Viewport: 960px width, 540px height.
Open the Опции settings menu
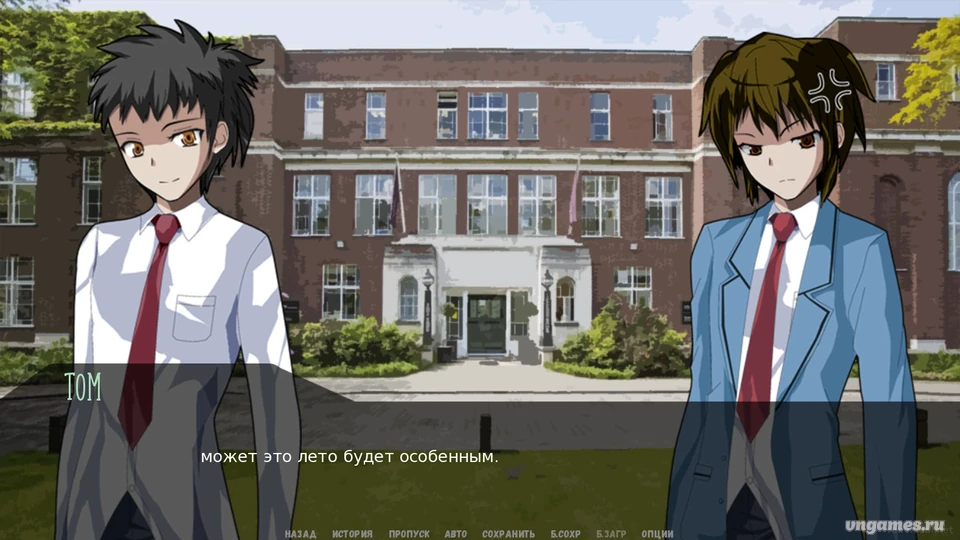657,534
